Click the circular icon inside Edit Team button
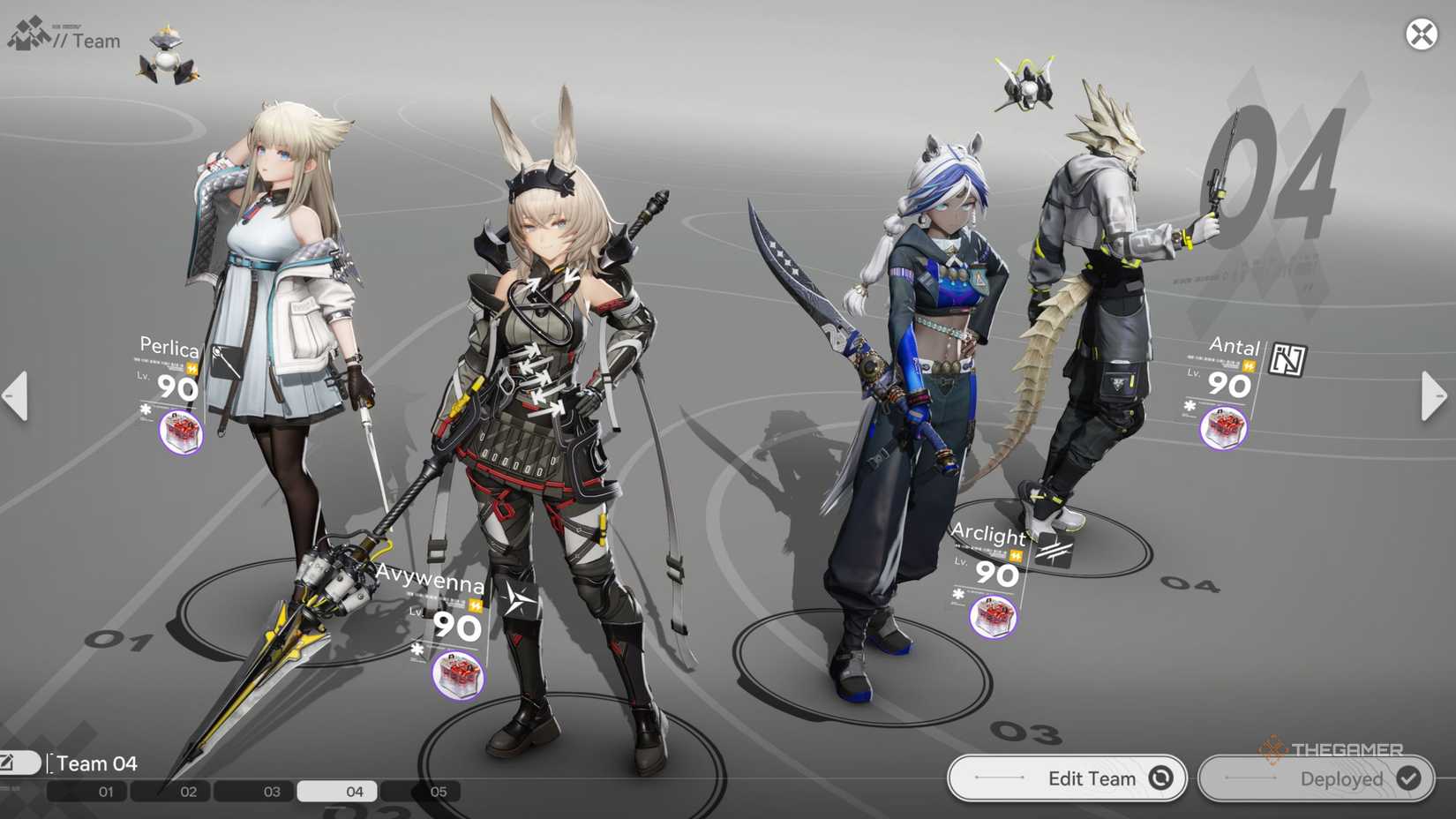The width and height of the screenshot is (1456, 819). (1161, 778)
